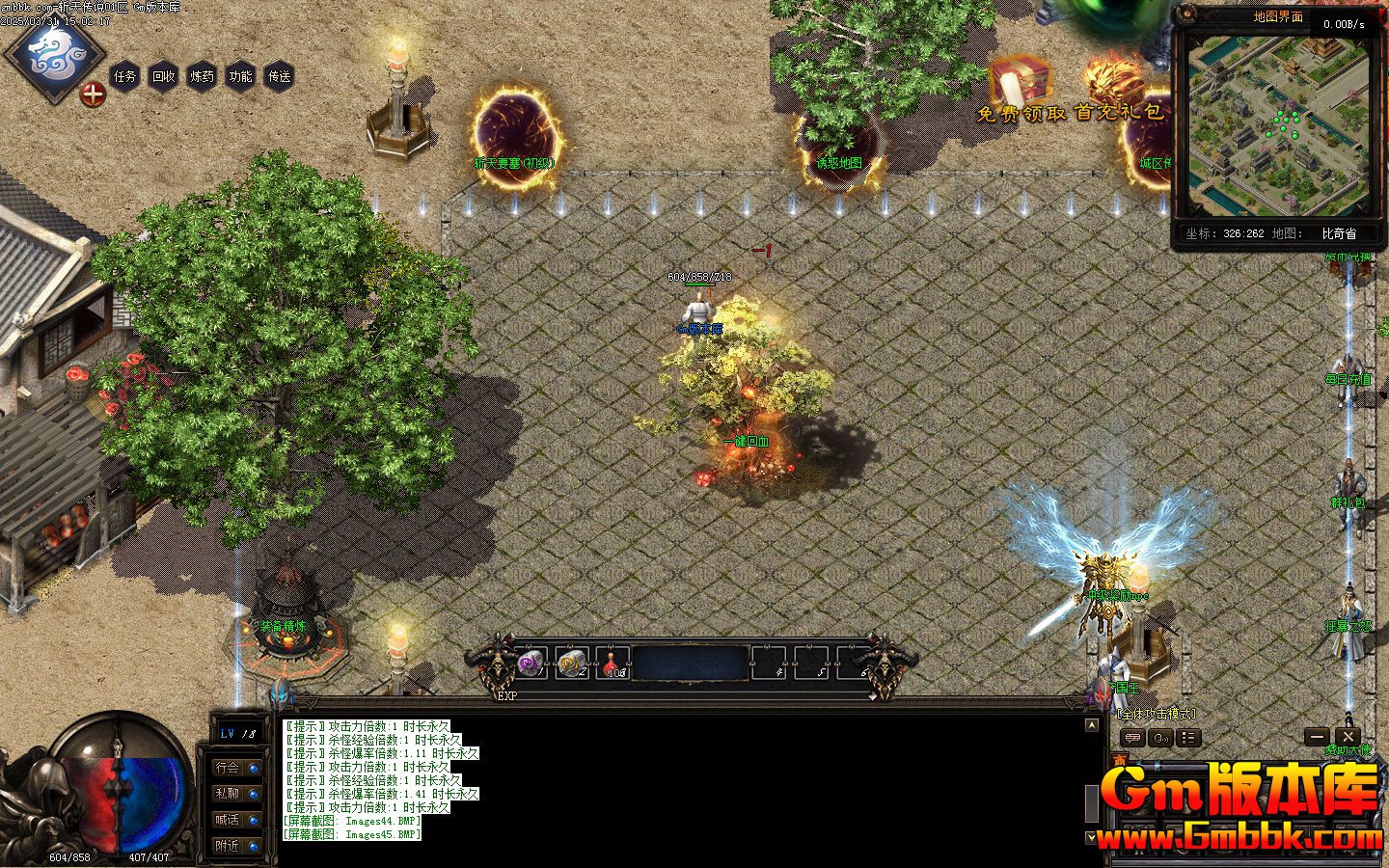This screenshot has width=1389, height=868.
Task: Open the 功能 functions menu
Action: (241, 76)
